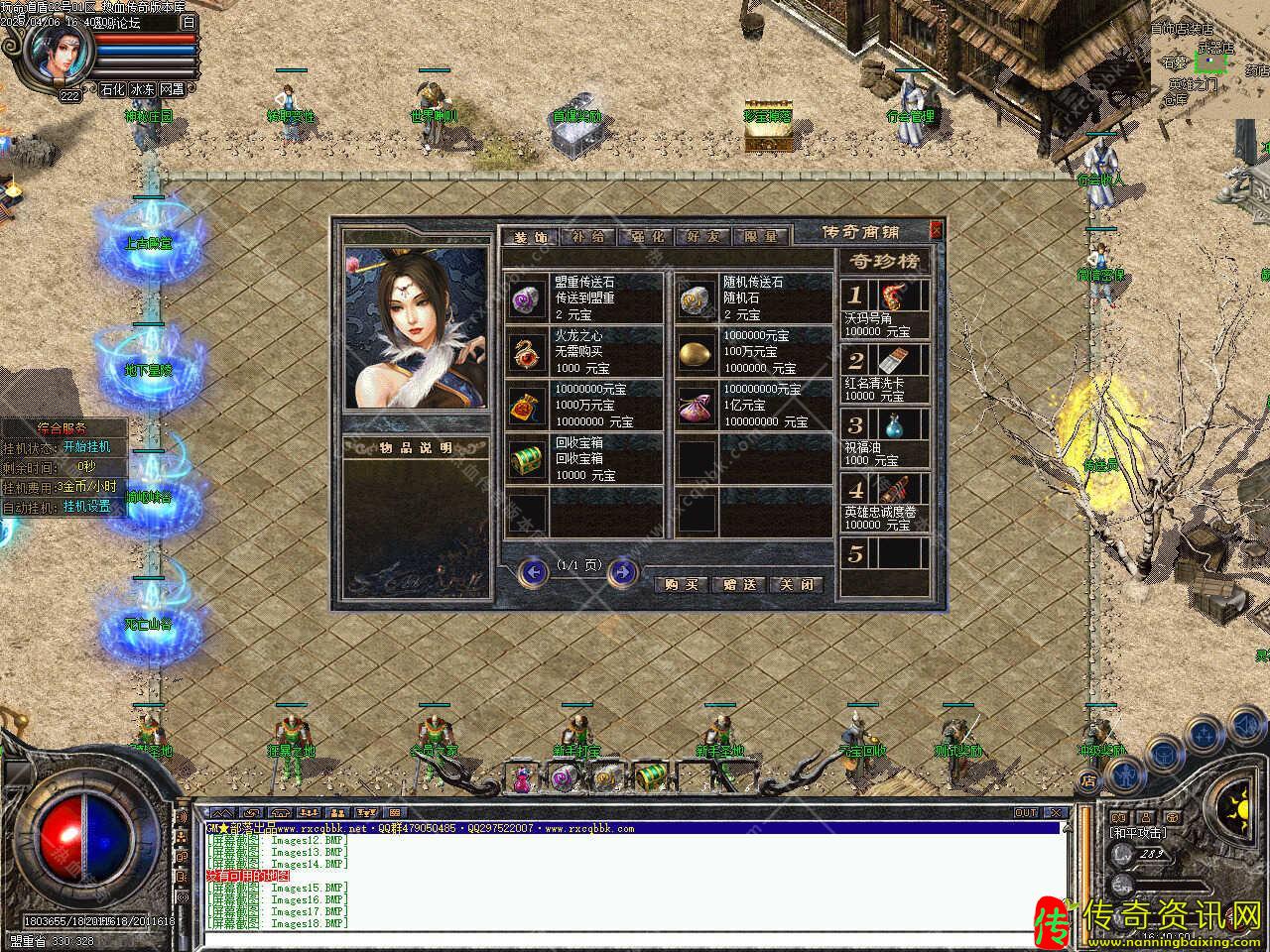Close the 传奇商铺 window with the red X

point(935,230)
